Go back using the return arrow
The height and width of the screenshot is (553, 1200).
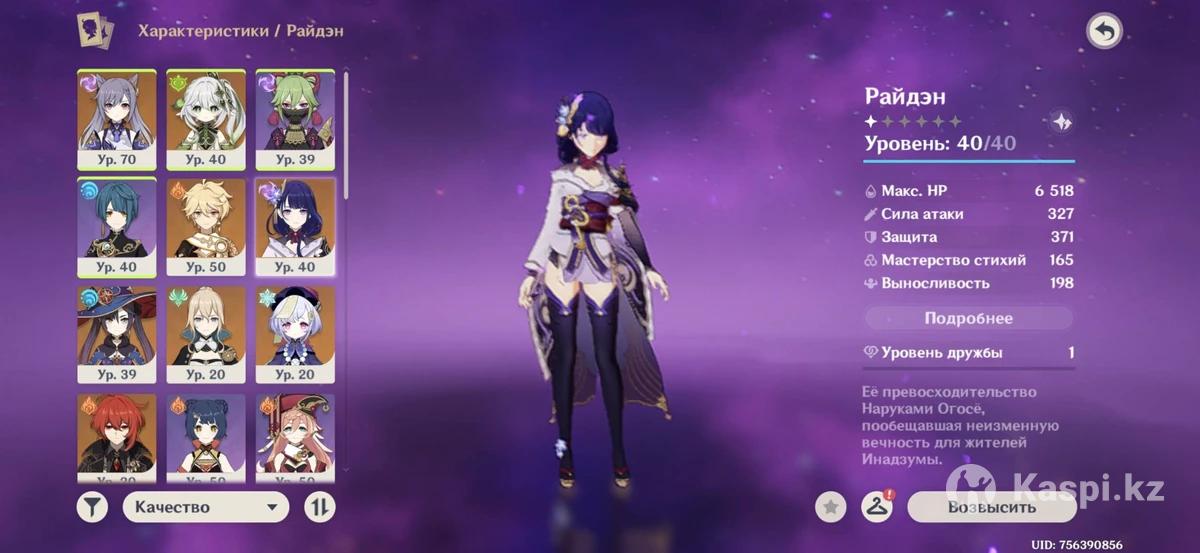pos(1104,32)
